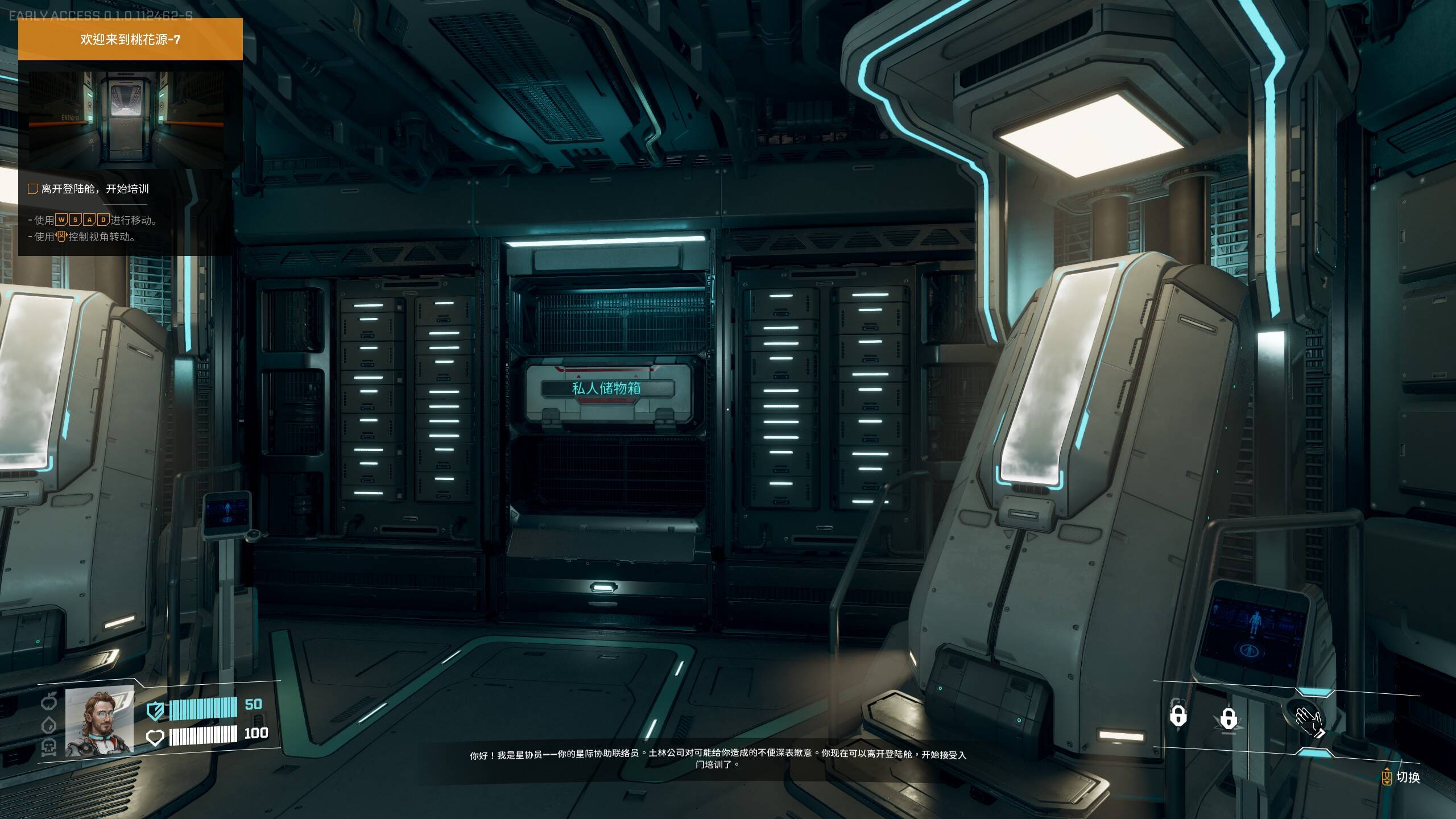Click the character portrait in the HUD
This screenshot has height=819, width=1456.
100,721
